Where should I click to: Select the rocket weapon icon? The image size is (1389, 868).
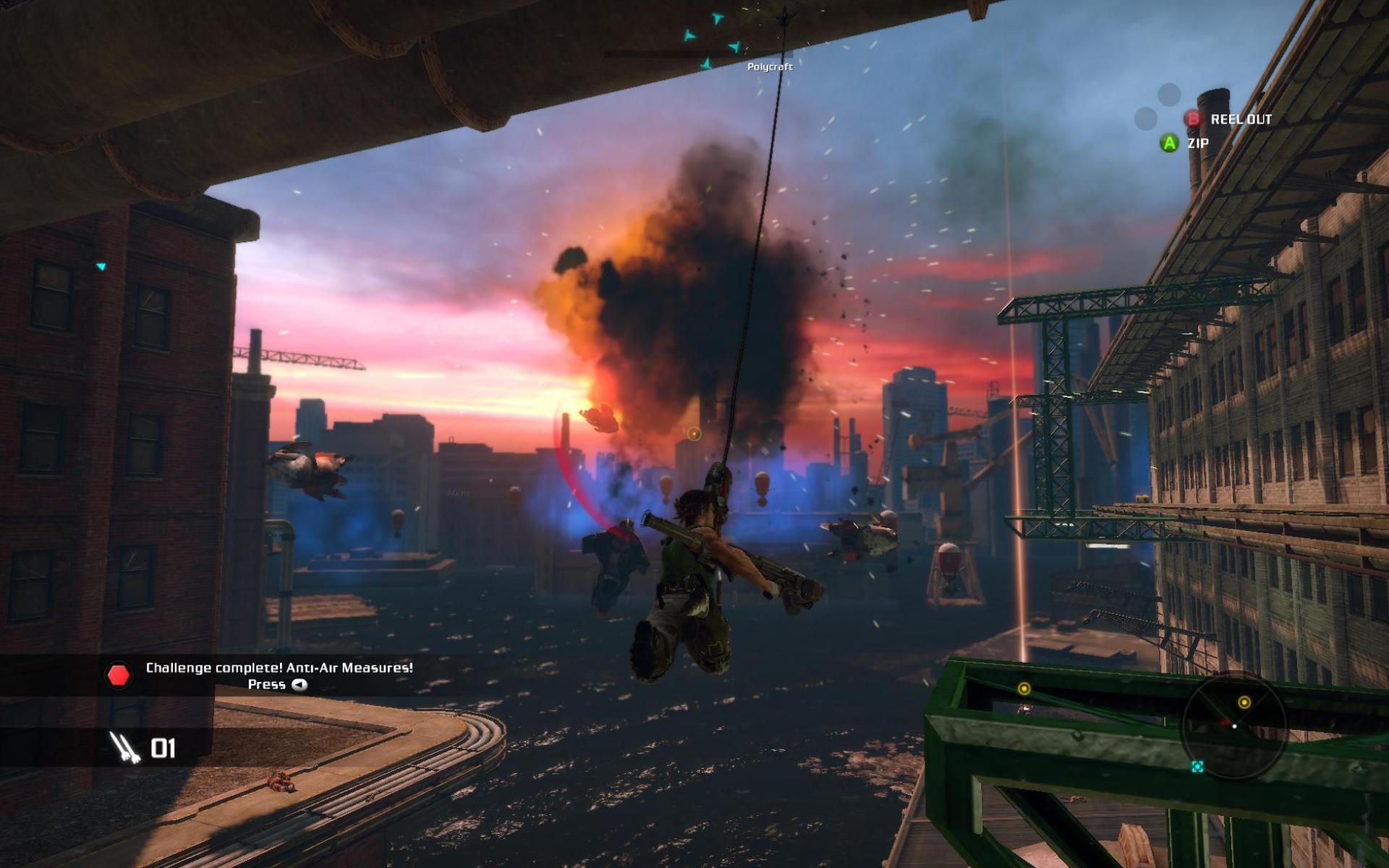pos(124,747)
